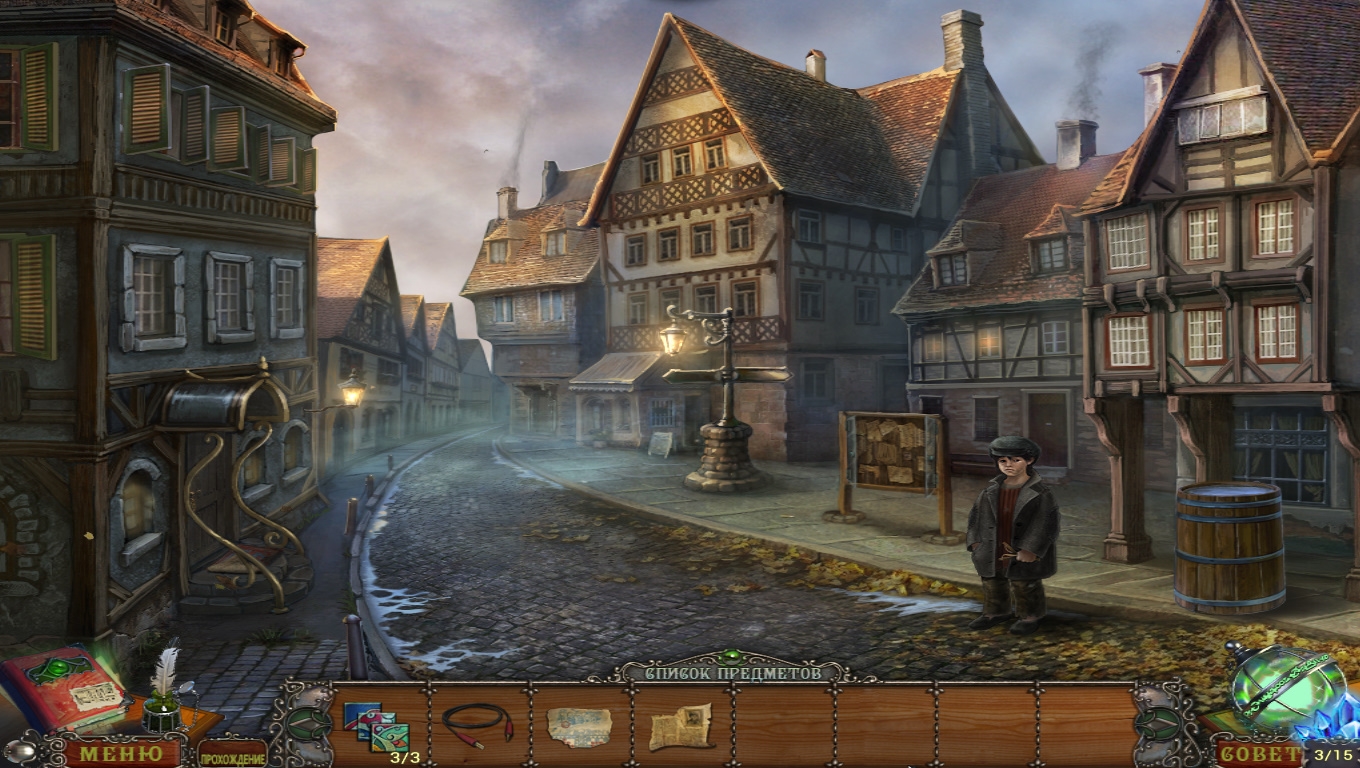Toggle the СПИСОК ПРЕДМЕТОВ item list tab
The image size is (1360, 768).
click(718, 673)
